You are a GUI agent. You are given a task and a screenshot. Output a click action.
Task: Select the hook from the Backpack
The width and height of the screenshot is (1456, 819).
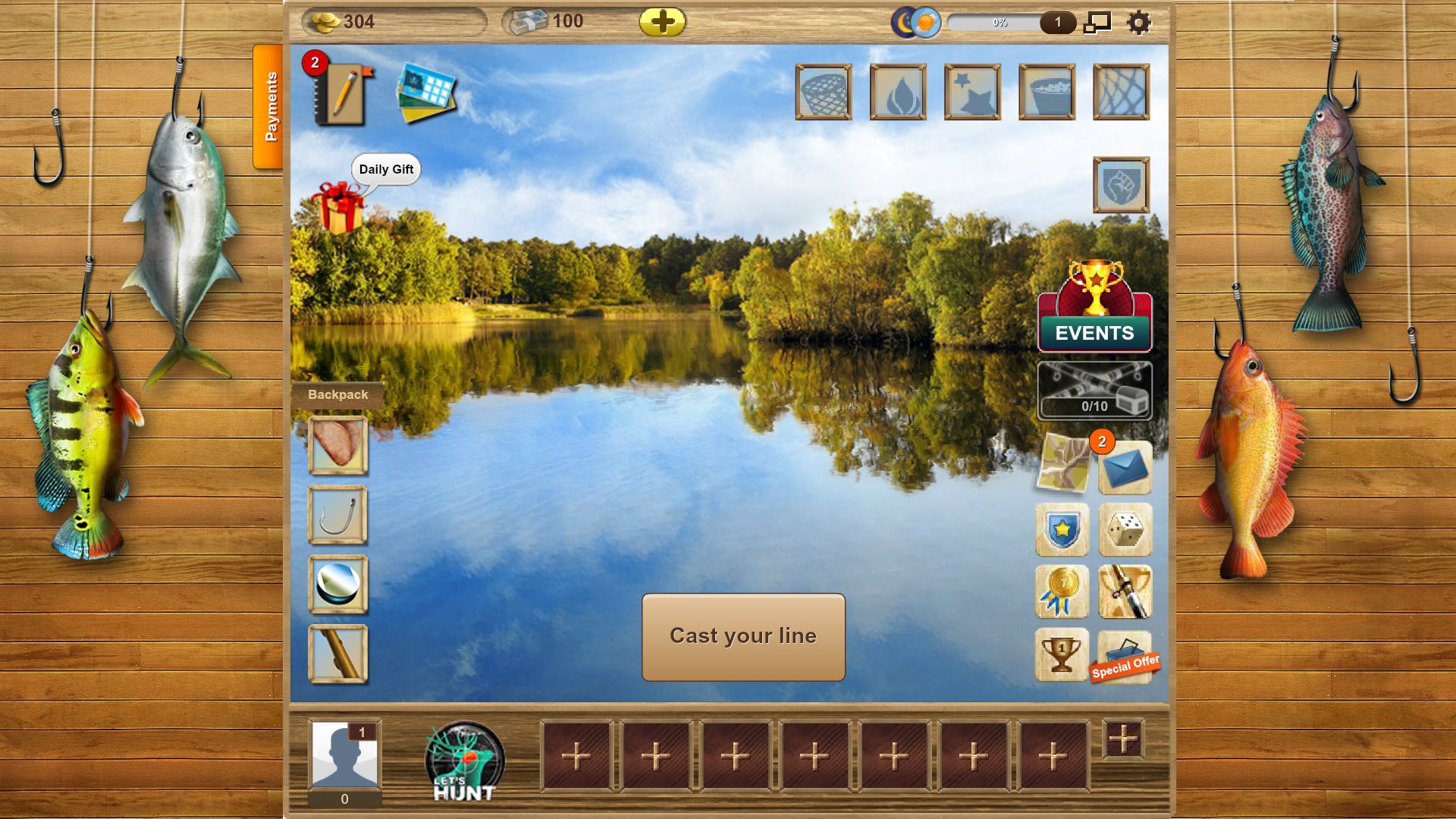(x=337, y=516)
